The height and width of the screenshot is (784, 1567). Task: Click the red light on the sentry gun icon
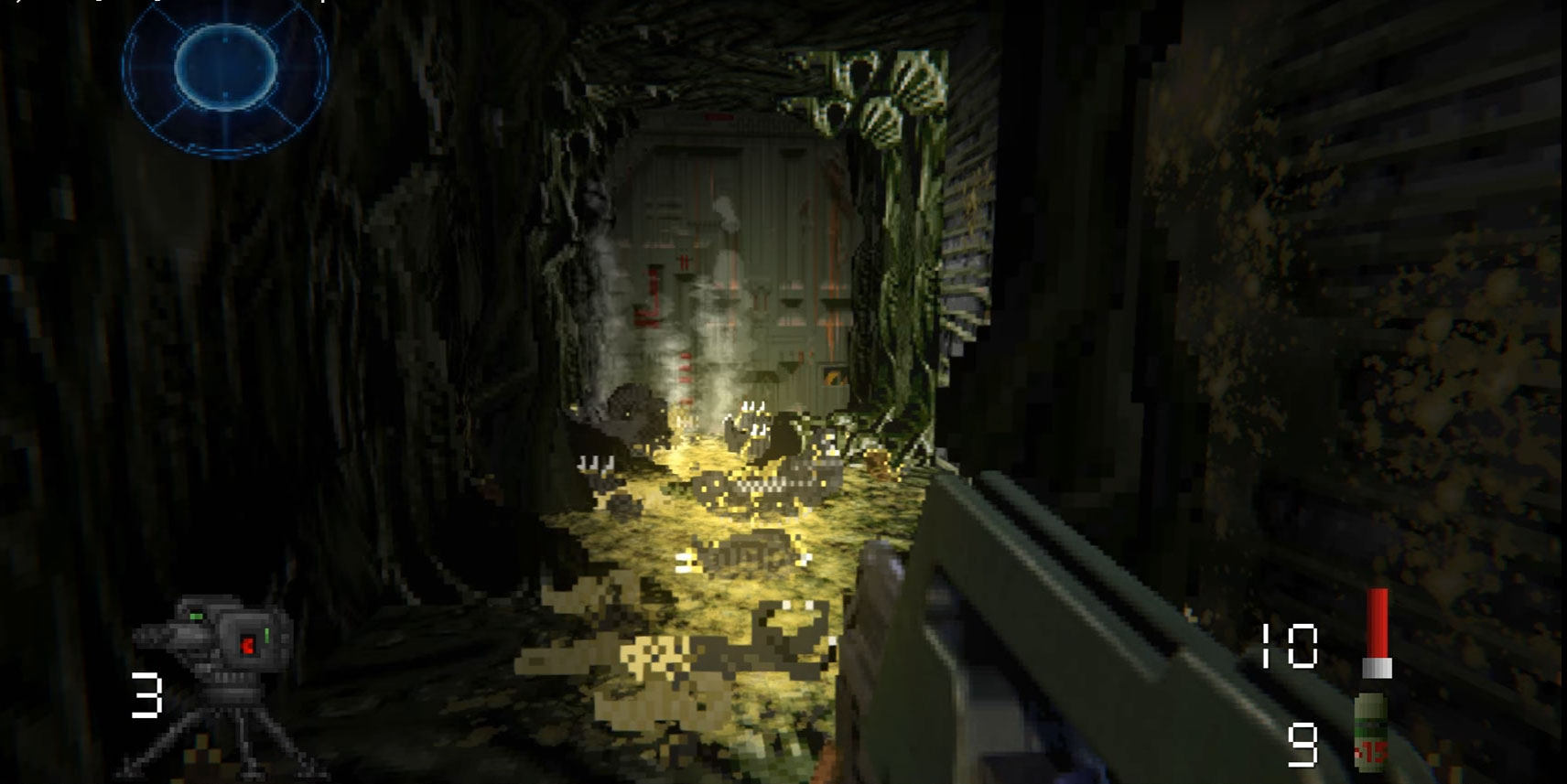click(x=248, y=646)
